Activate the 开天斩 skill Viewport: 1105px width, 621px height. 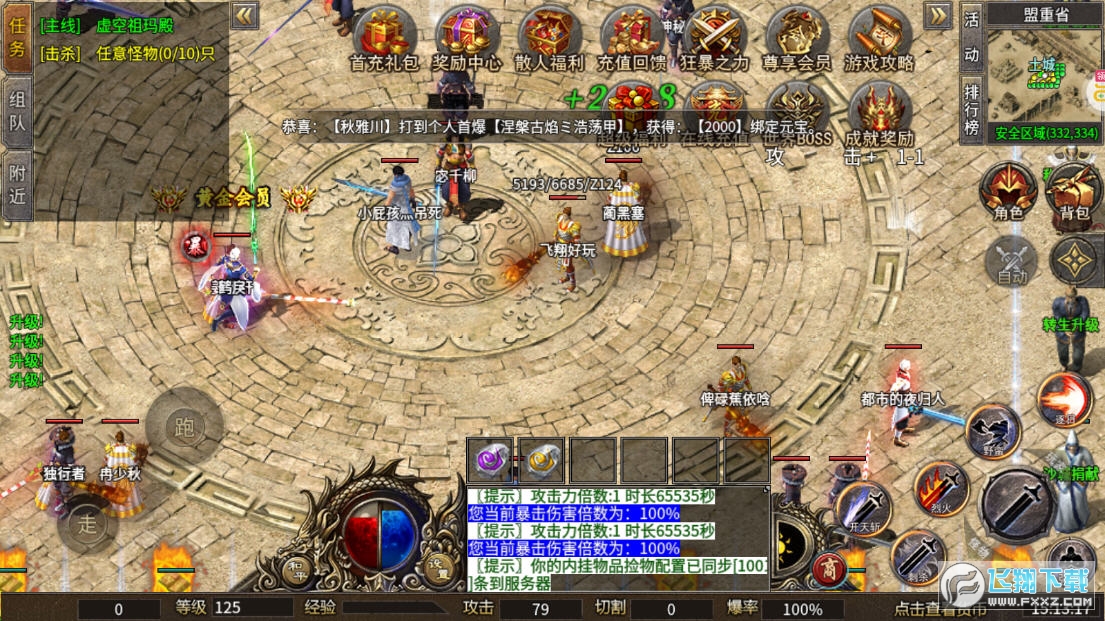(x=862, y=508)
